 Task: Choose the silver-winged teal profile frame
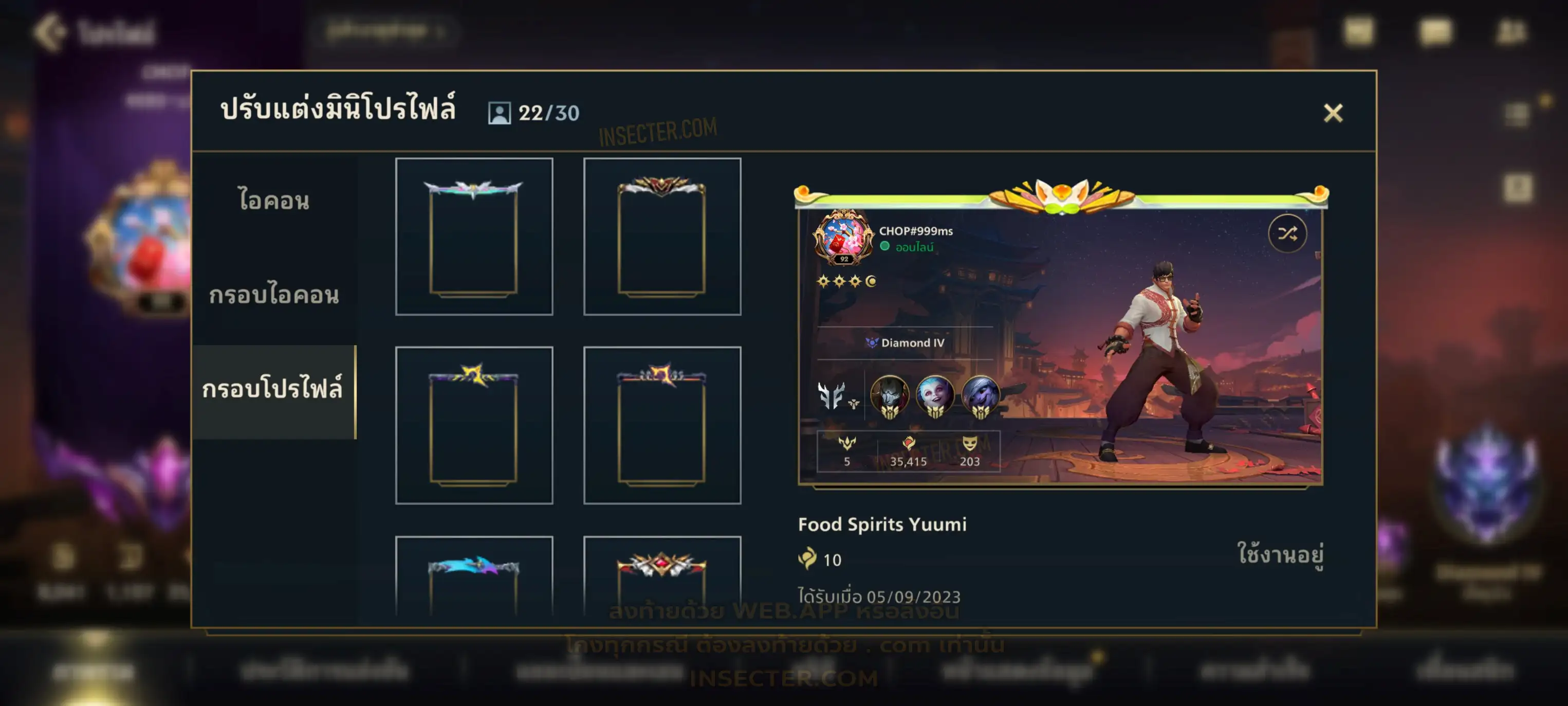point(473,237)
